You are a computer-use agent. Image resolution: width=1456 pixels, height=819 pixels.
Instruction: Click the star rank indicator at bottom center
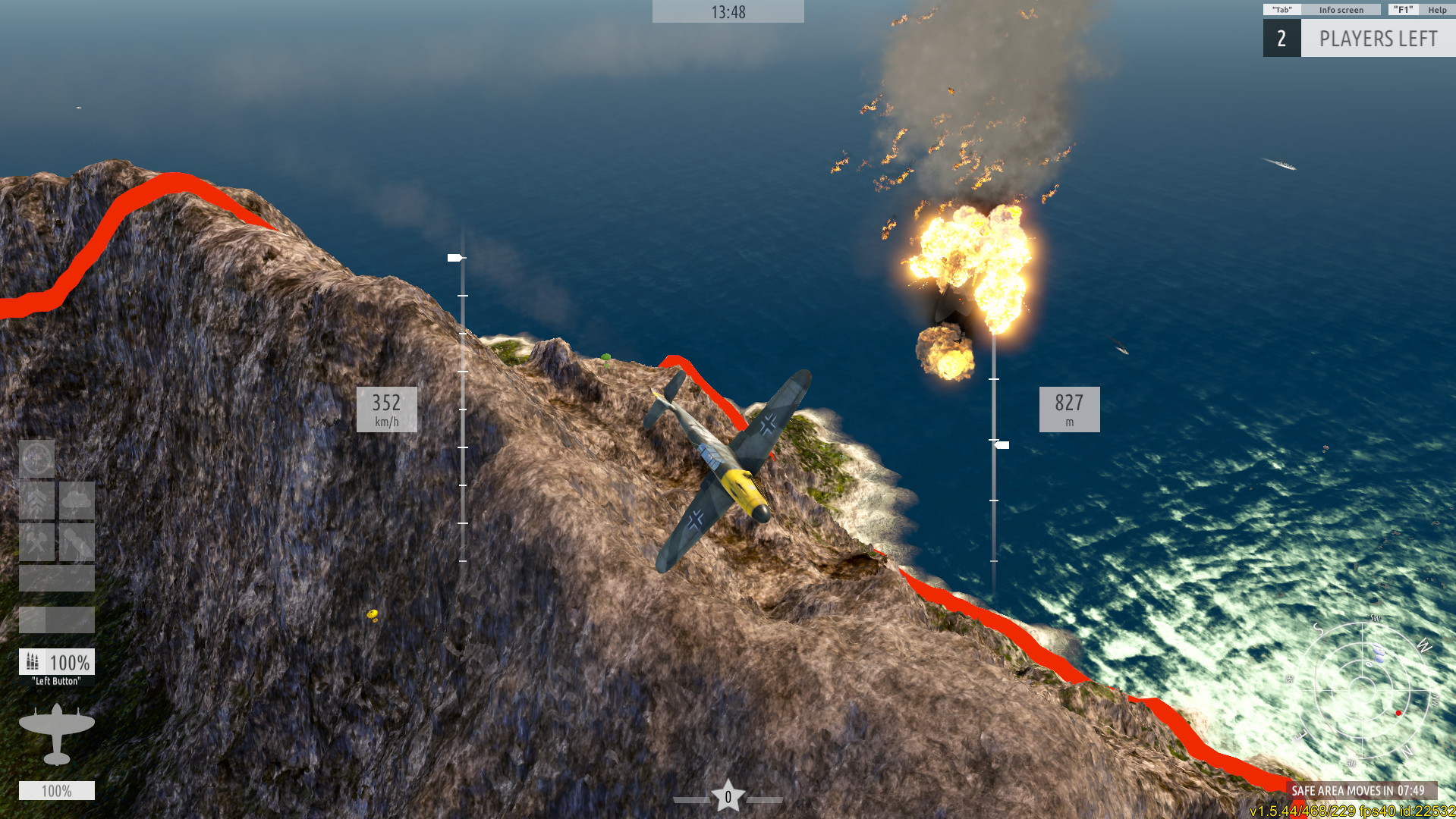tap(728, 795)
